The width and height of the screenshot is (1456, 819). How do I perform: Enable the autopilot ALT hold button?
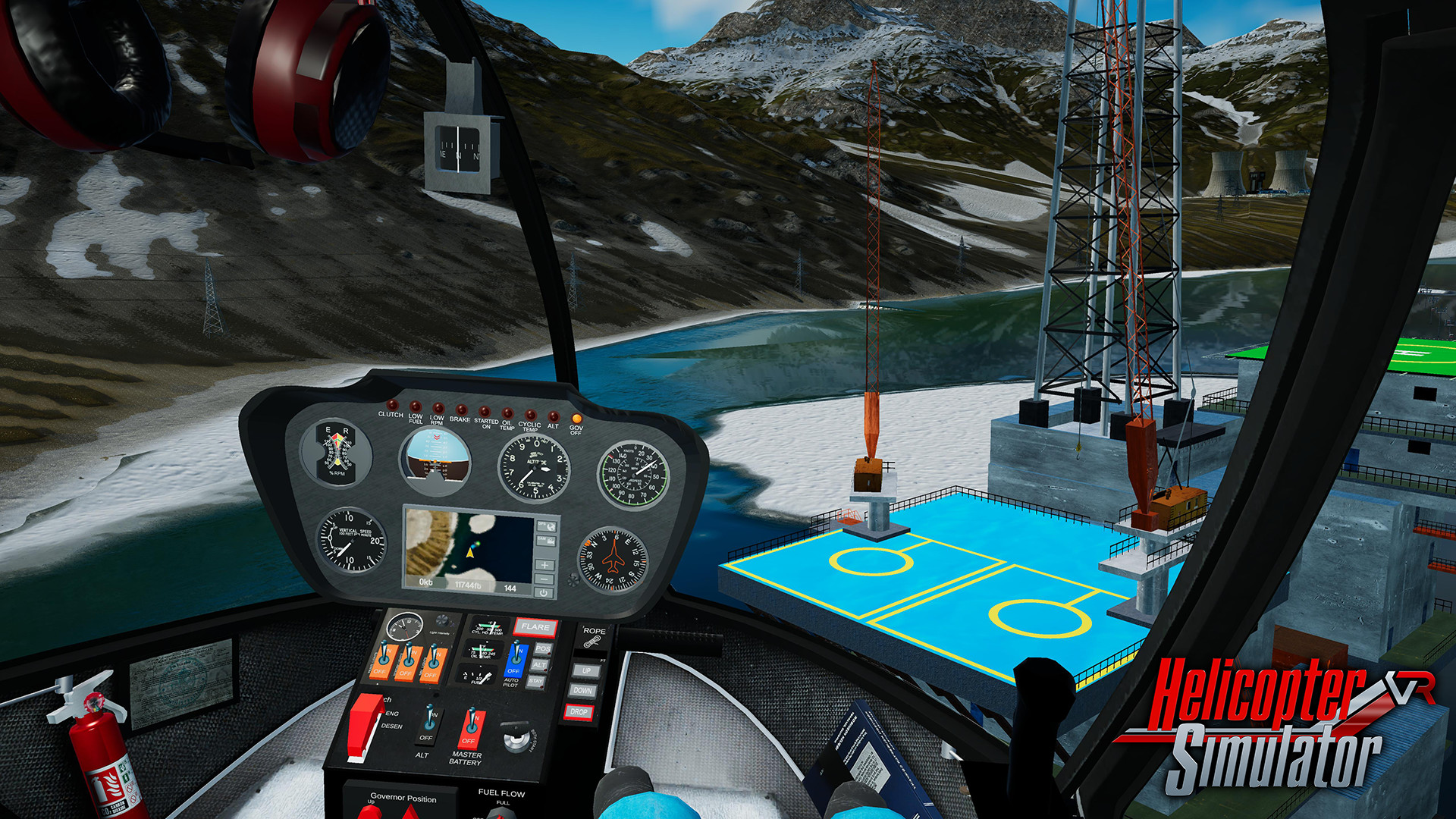[539, 665]
